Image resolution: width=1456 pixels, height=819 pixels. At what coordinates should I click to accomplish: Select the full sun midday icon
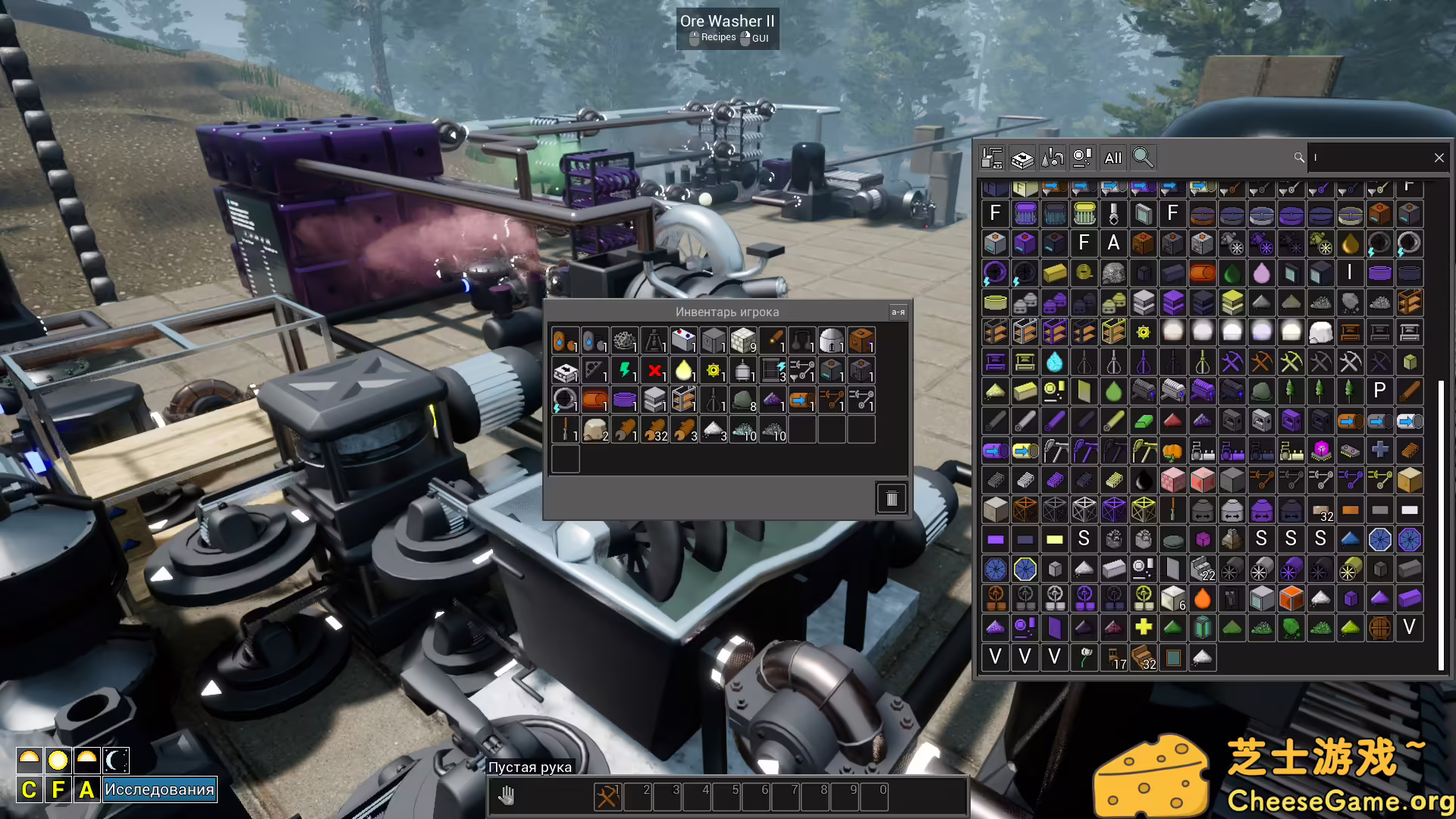coord(58,760)
